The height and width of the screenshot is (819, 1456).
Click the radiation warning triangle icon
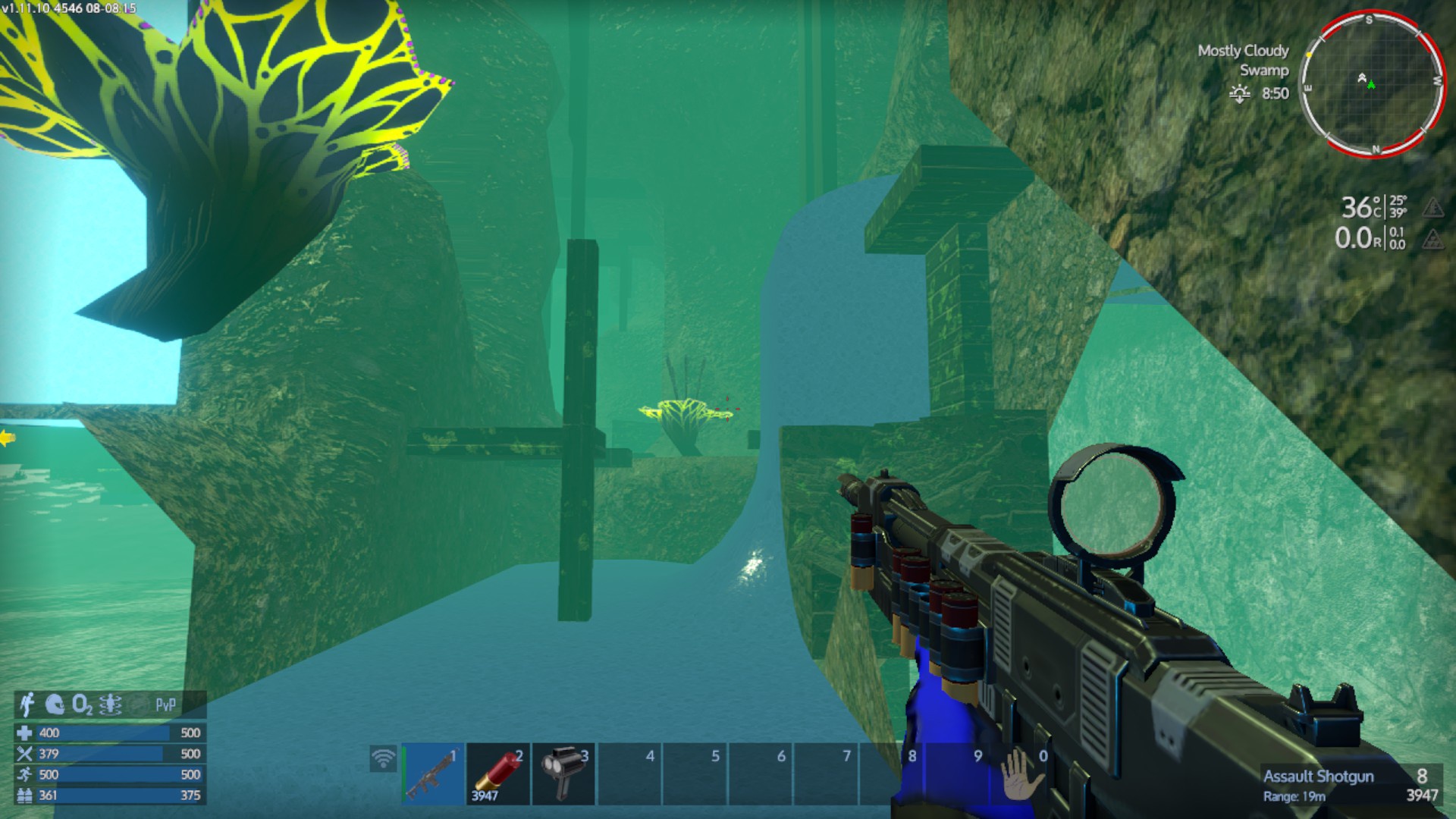pyautogui.click(x=1432, y=240)
